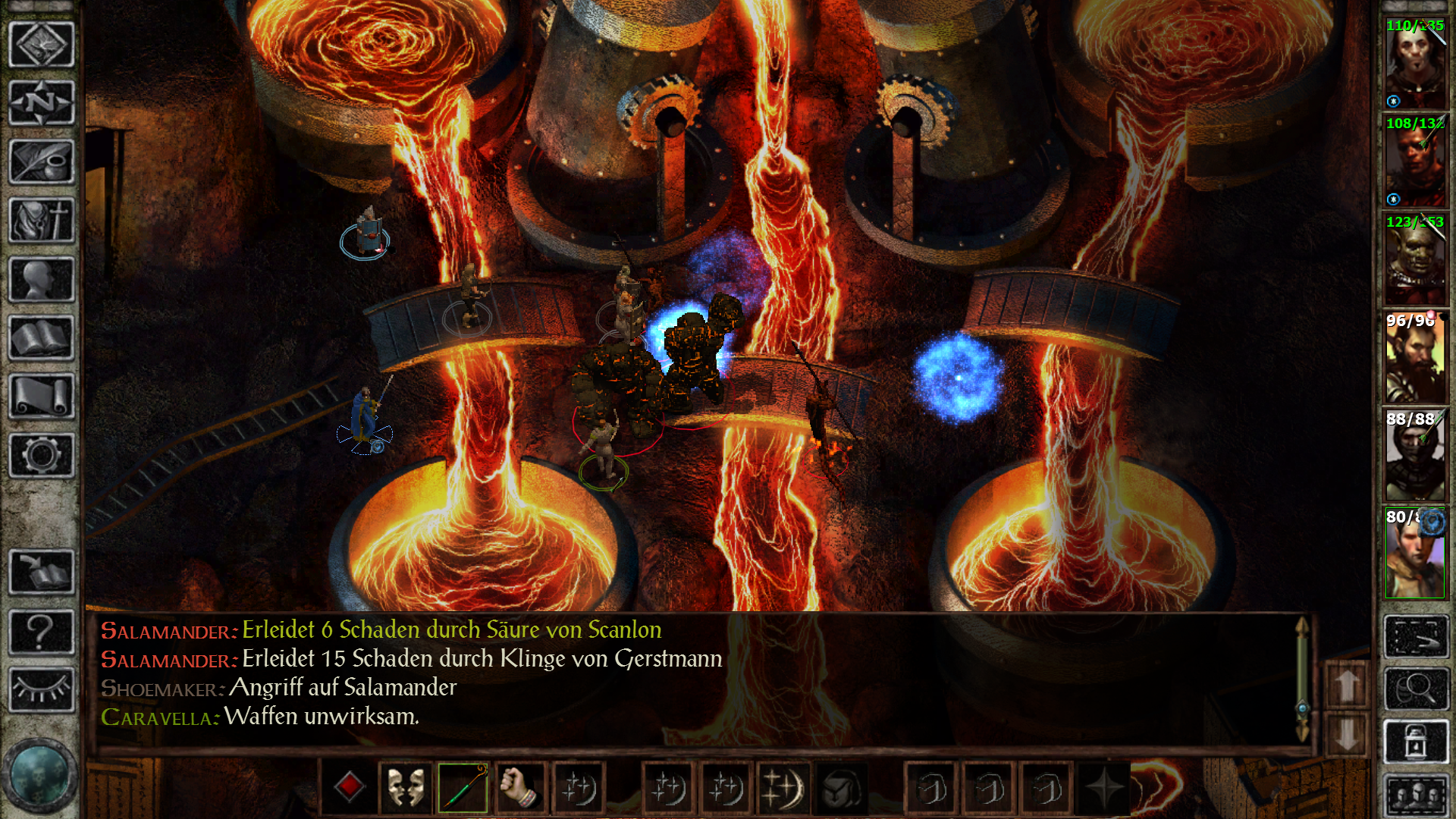
Task: Select the hooded character portrait with 88/88 health
Action: (x=1415, y=456)
